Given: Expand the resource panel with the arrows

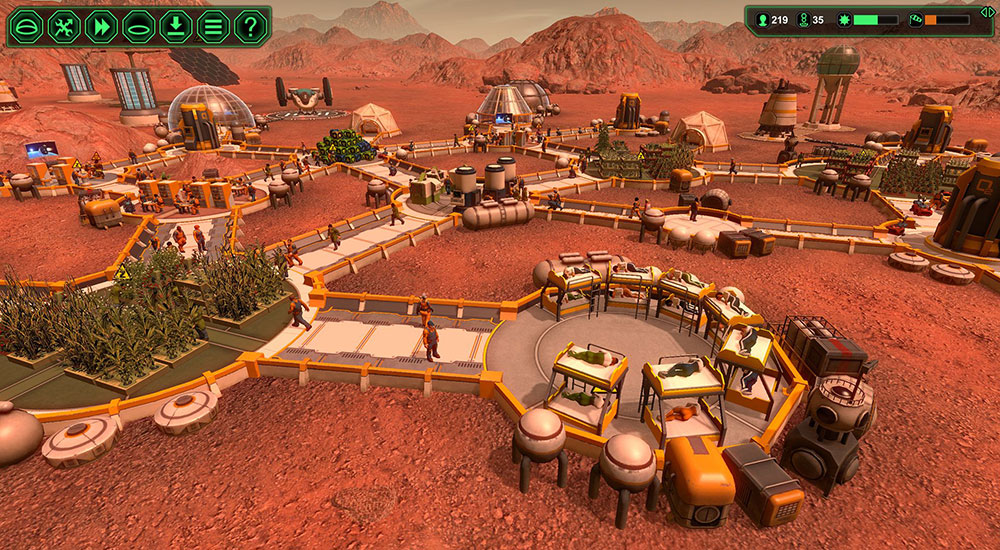Looking at the screenshot, I should pyautogui.click(x=987, y=11).
